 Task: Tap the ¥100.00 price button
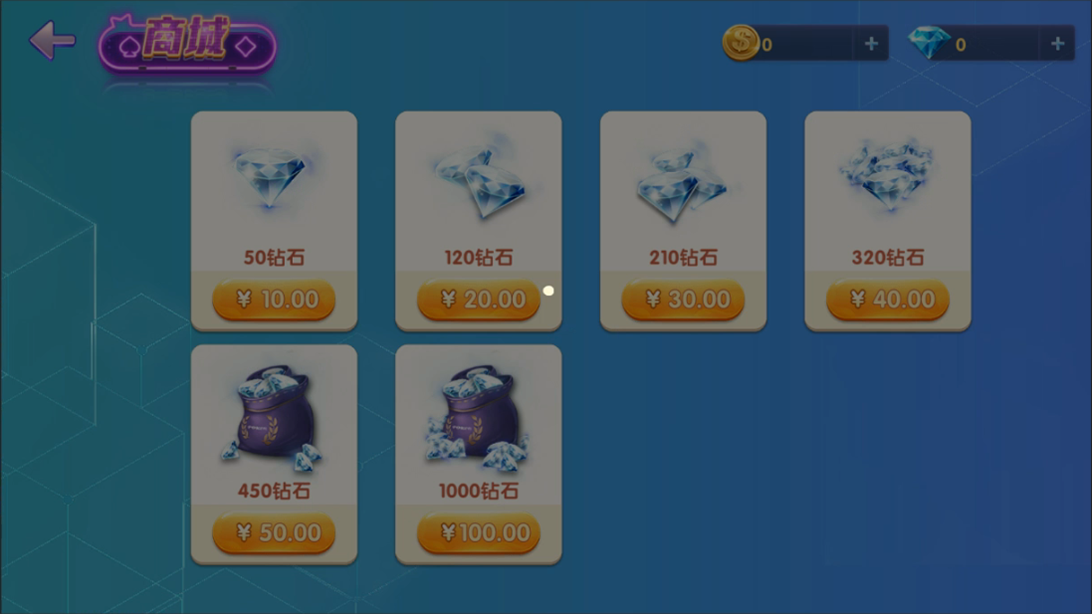478,533
